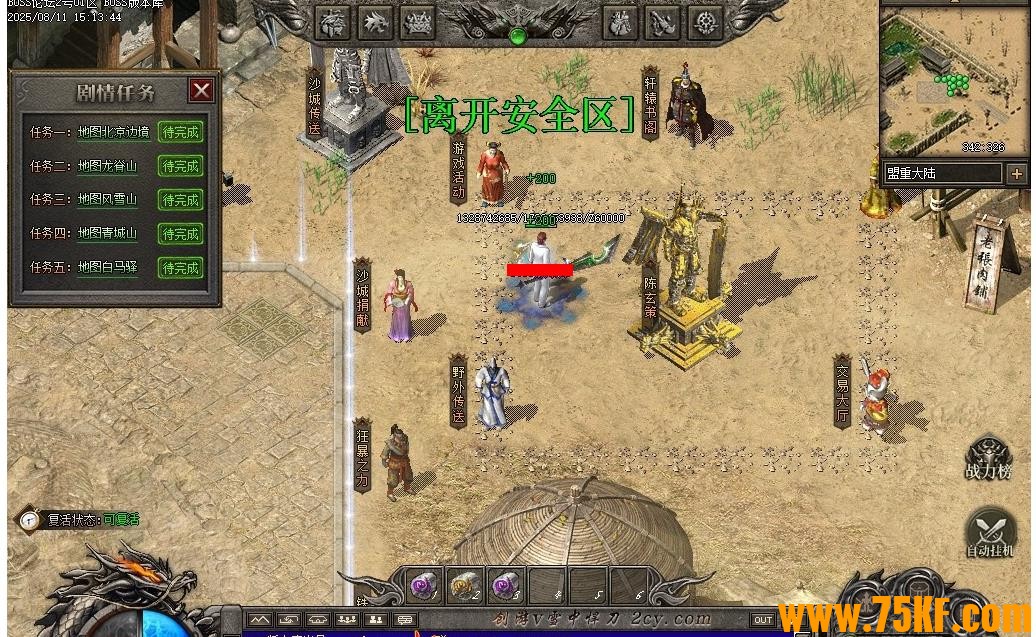Click the OUT button on bottom bar
The height and width of the screenshot is (637, 1036).
(x=763, y=620)
